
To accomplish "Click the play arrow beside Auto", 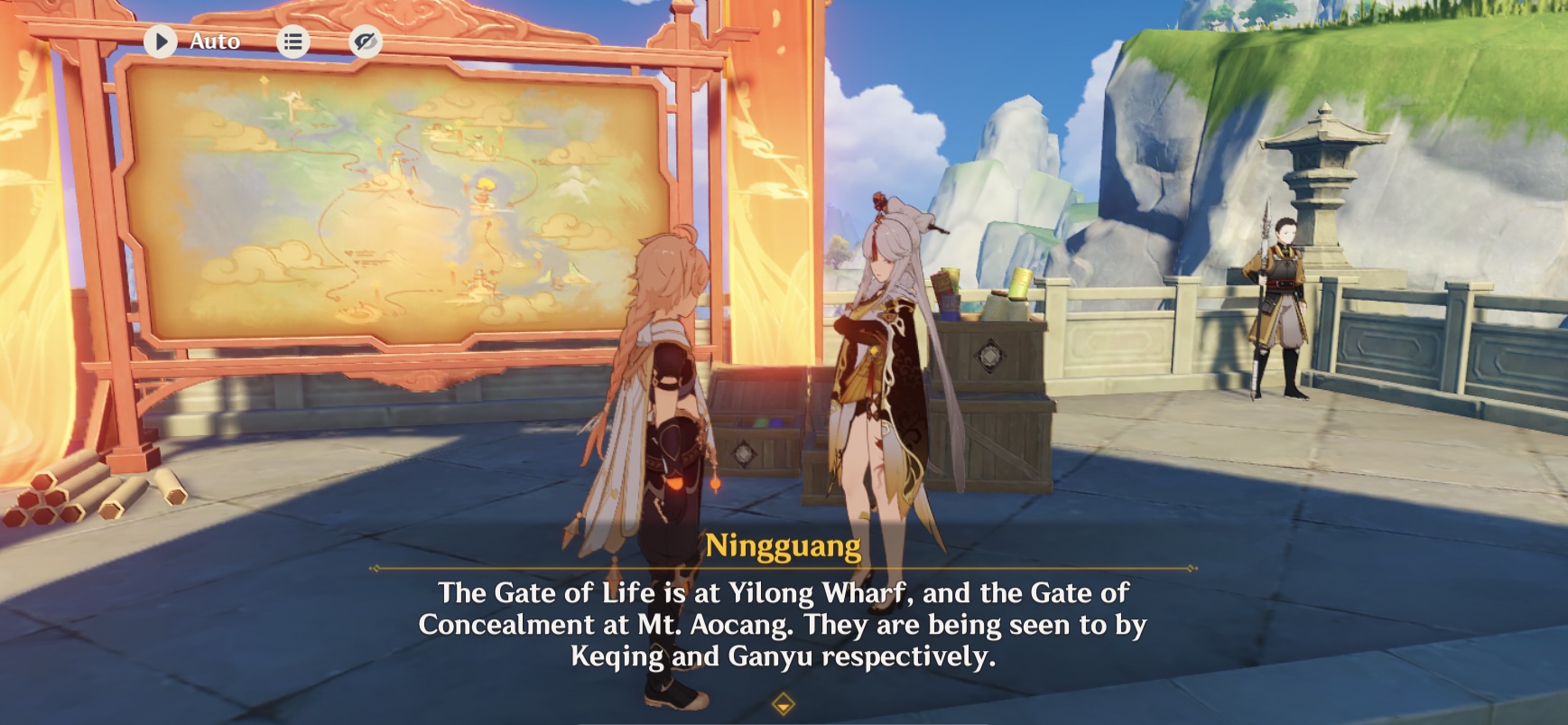I will click(162, 41).
